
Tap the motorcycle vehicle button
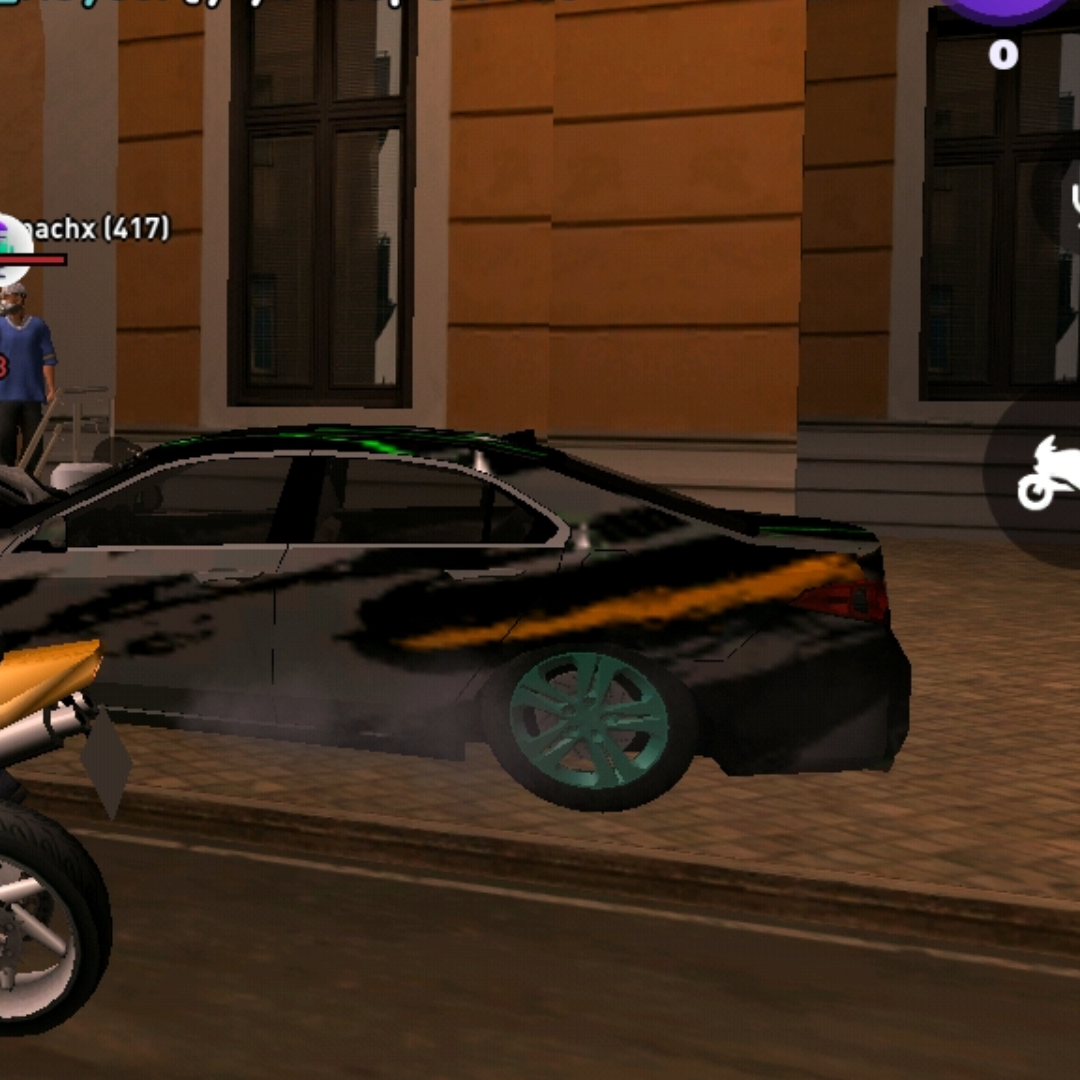click(x=1046, y=473)
